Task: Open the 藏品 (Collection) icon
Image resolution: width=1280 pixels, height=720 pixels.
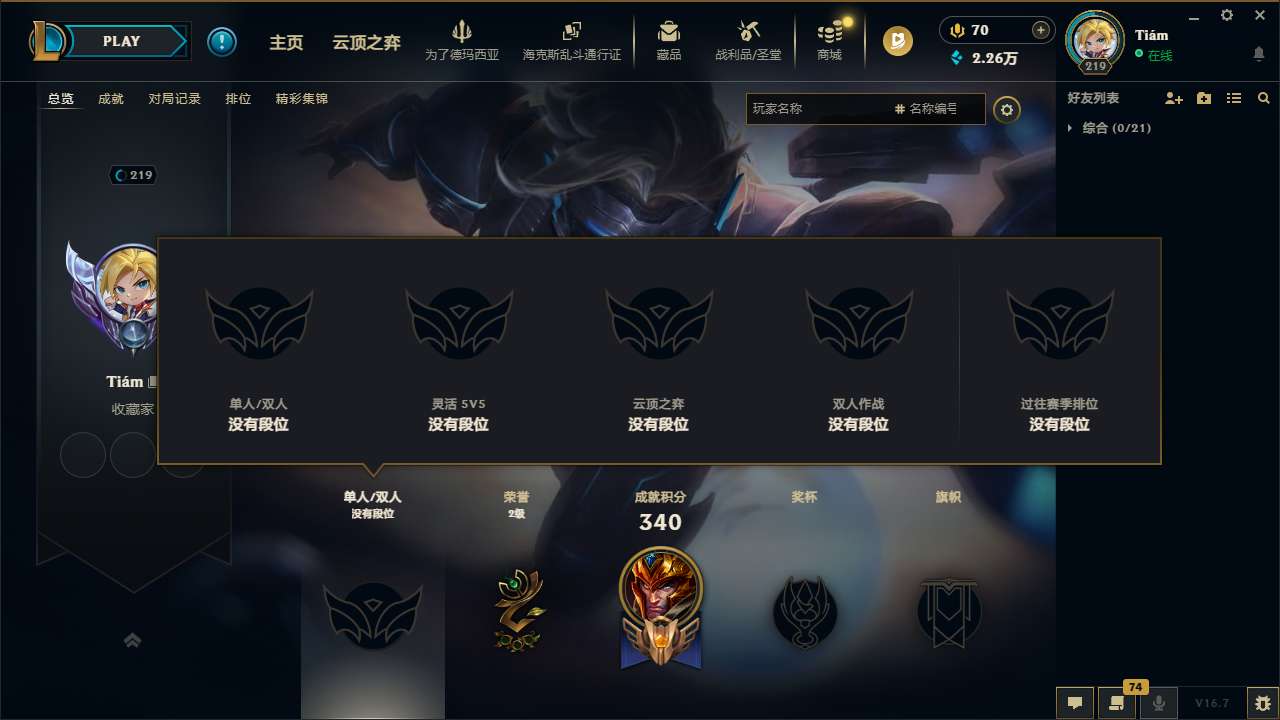Action: pos(669,40)
